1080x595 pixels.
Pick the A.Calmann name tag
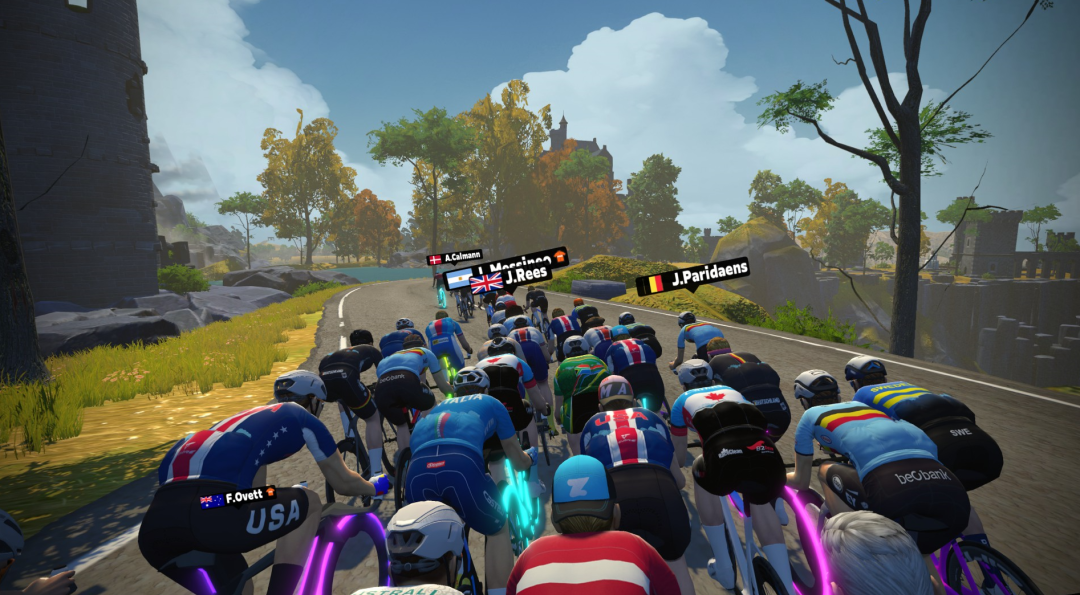pos(455,258)
